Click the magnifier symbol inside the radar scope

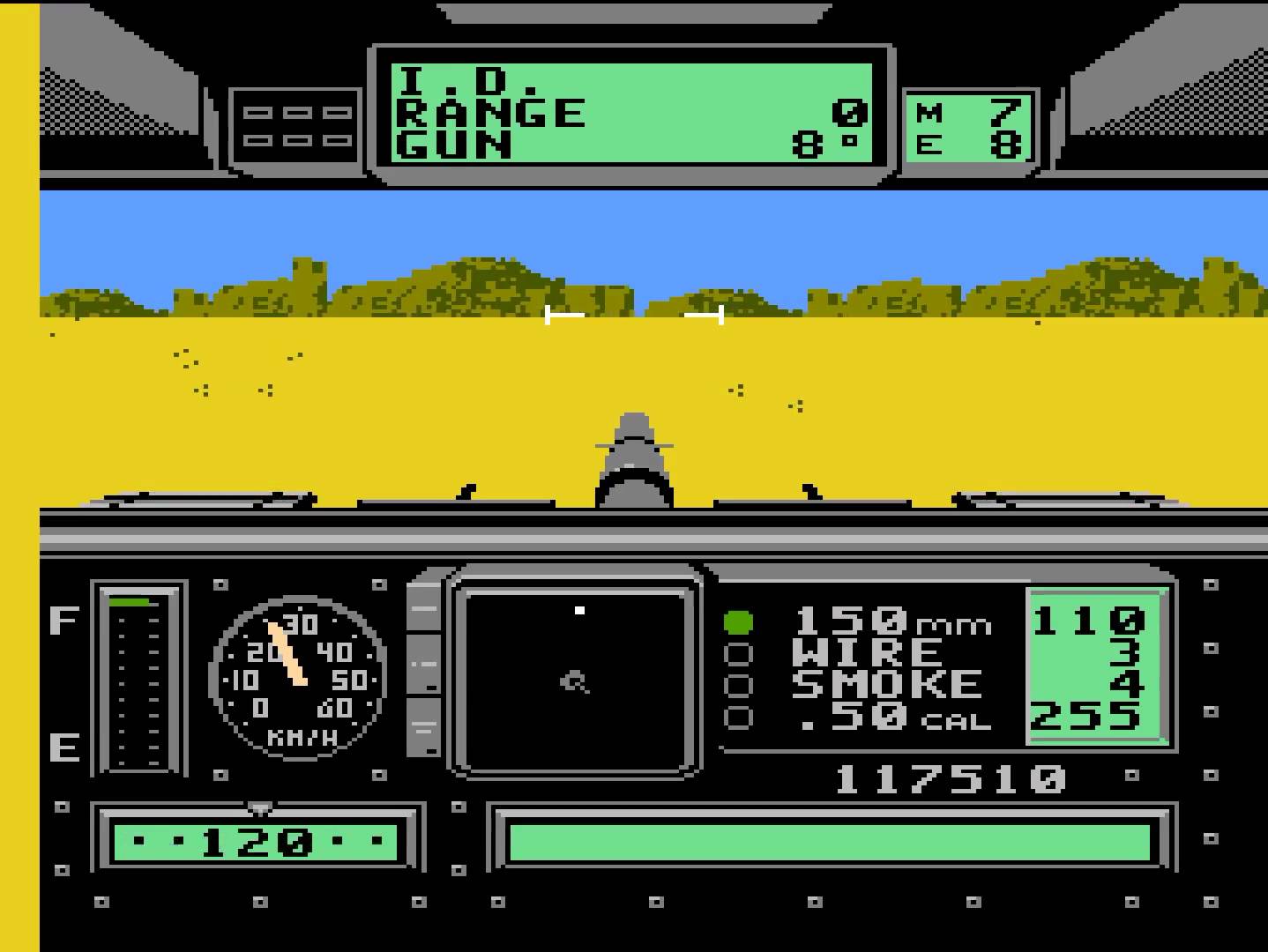tap(572, 681)
